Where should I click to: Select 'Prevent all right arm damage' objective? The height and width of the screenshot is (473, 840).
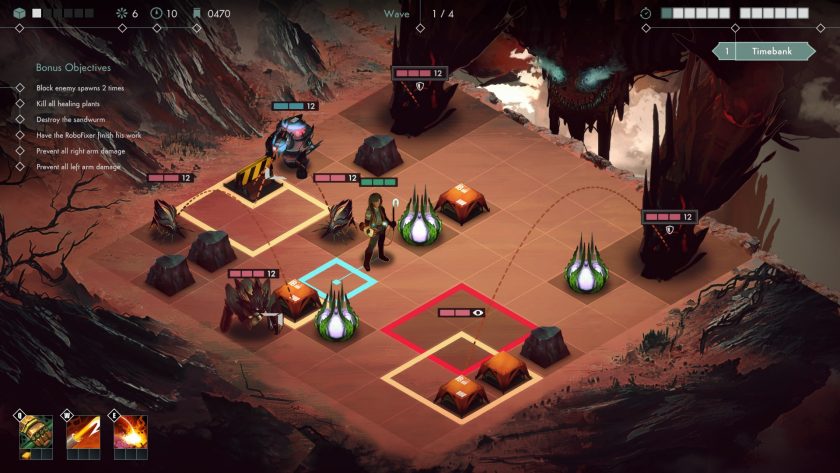click(80, 150)
